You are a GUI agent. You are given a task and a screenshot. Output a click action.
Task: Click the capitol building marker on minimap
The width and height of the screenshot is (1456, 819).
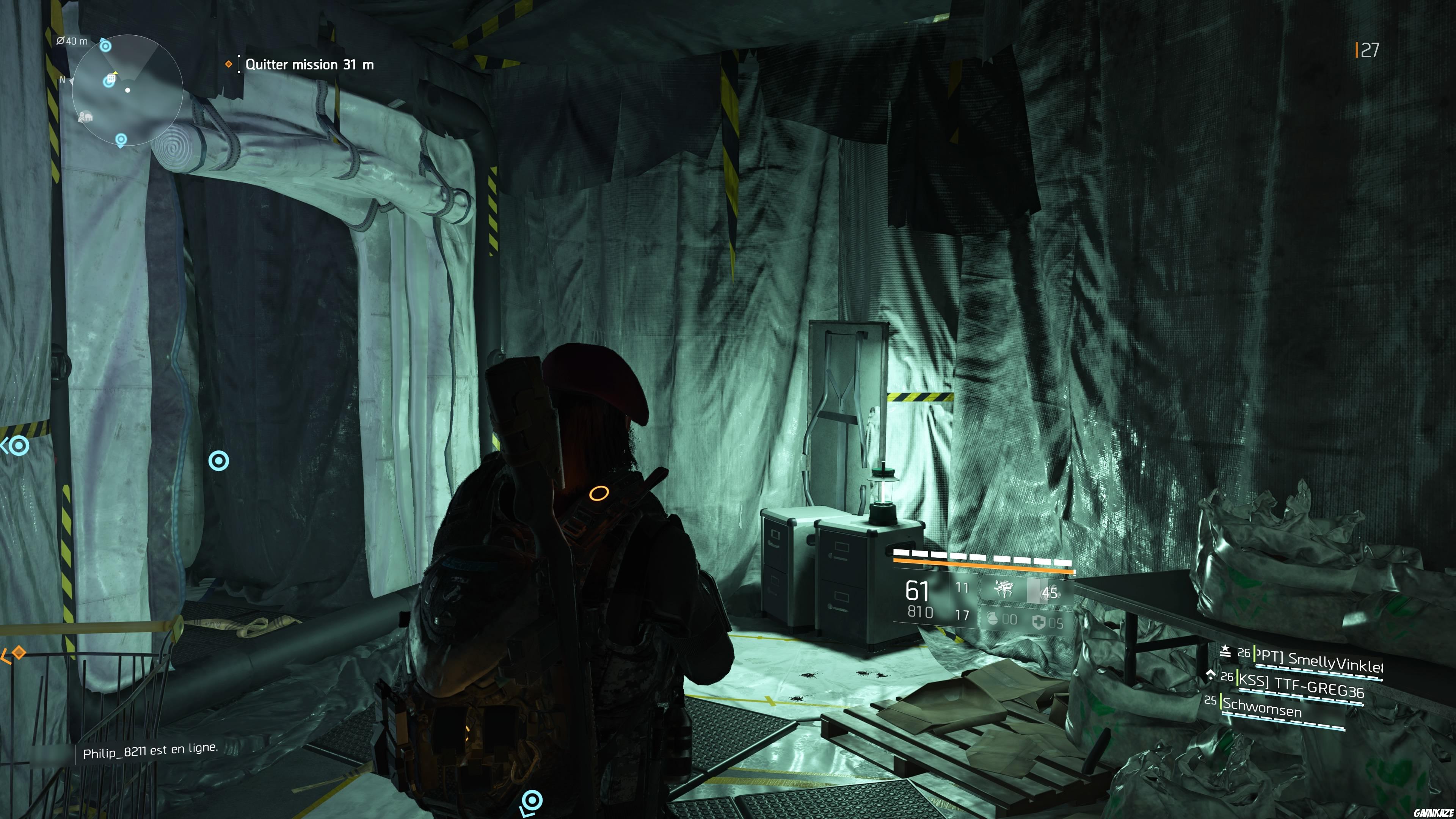86,117
